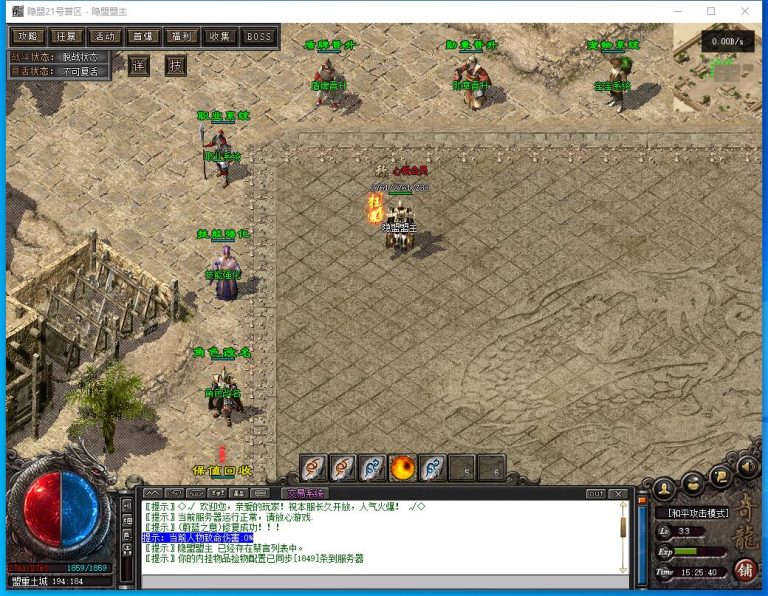Open the 首爆 first-drop menu

click(x=143, y=37)
